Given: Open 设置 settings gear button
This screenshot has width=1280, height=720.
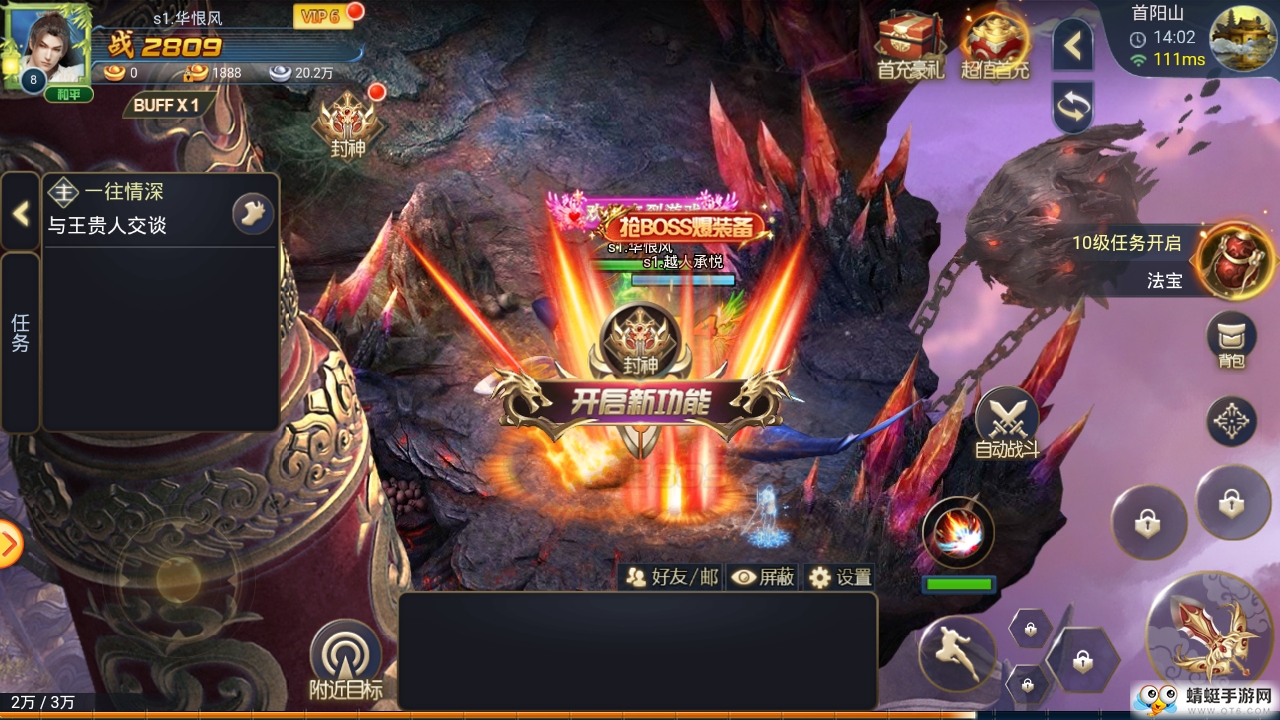Looking at the screenshot, I should click(840, 577).
